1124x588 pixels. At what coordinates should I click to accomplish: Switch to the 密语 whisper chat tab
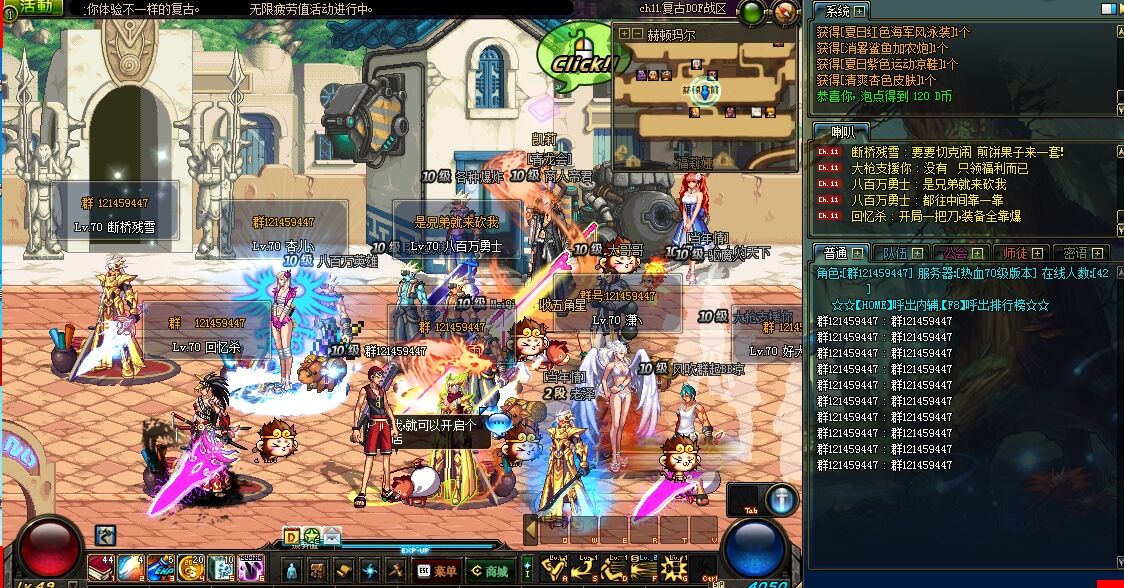coord(1081,253)
